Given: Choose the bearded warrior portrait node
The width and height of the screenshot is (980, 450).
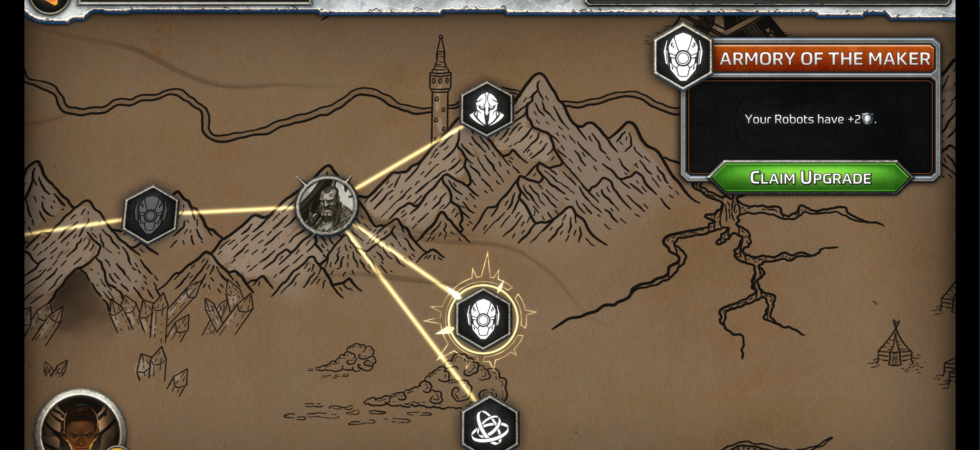Looking at the screenshot, I should tap(327, 204).
